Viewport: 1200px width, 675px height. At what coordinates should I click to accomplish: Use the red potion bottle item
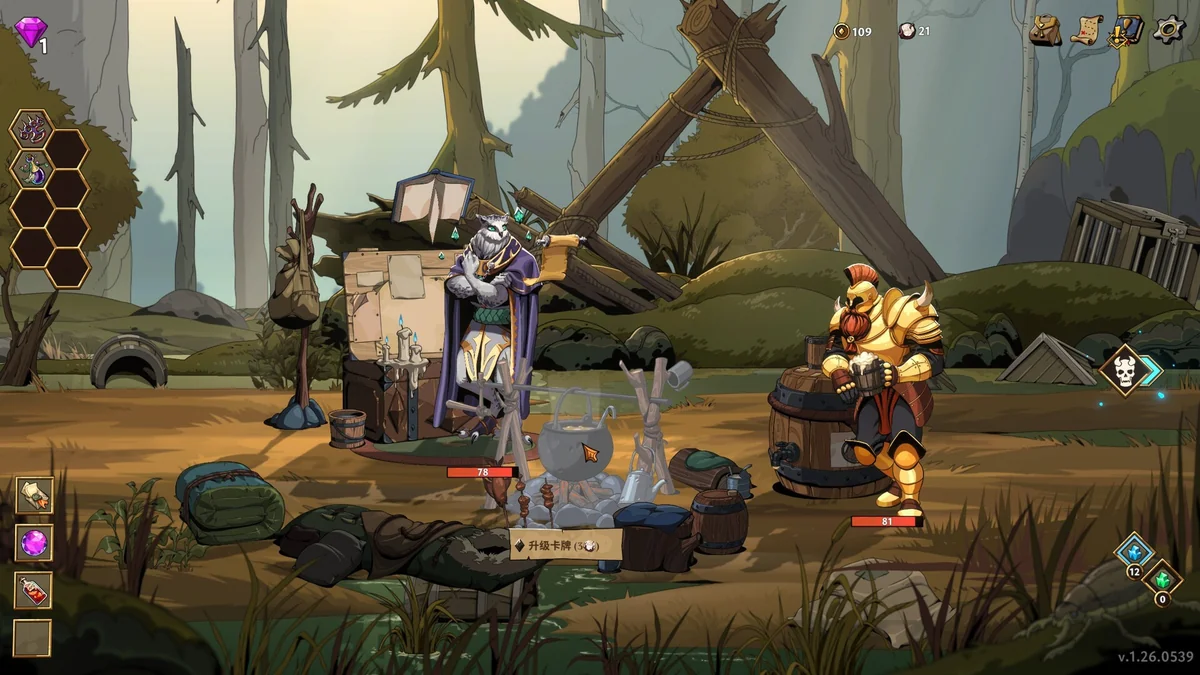pos(33,590)
